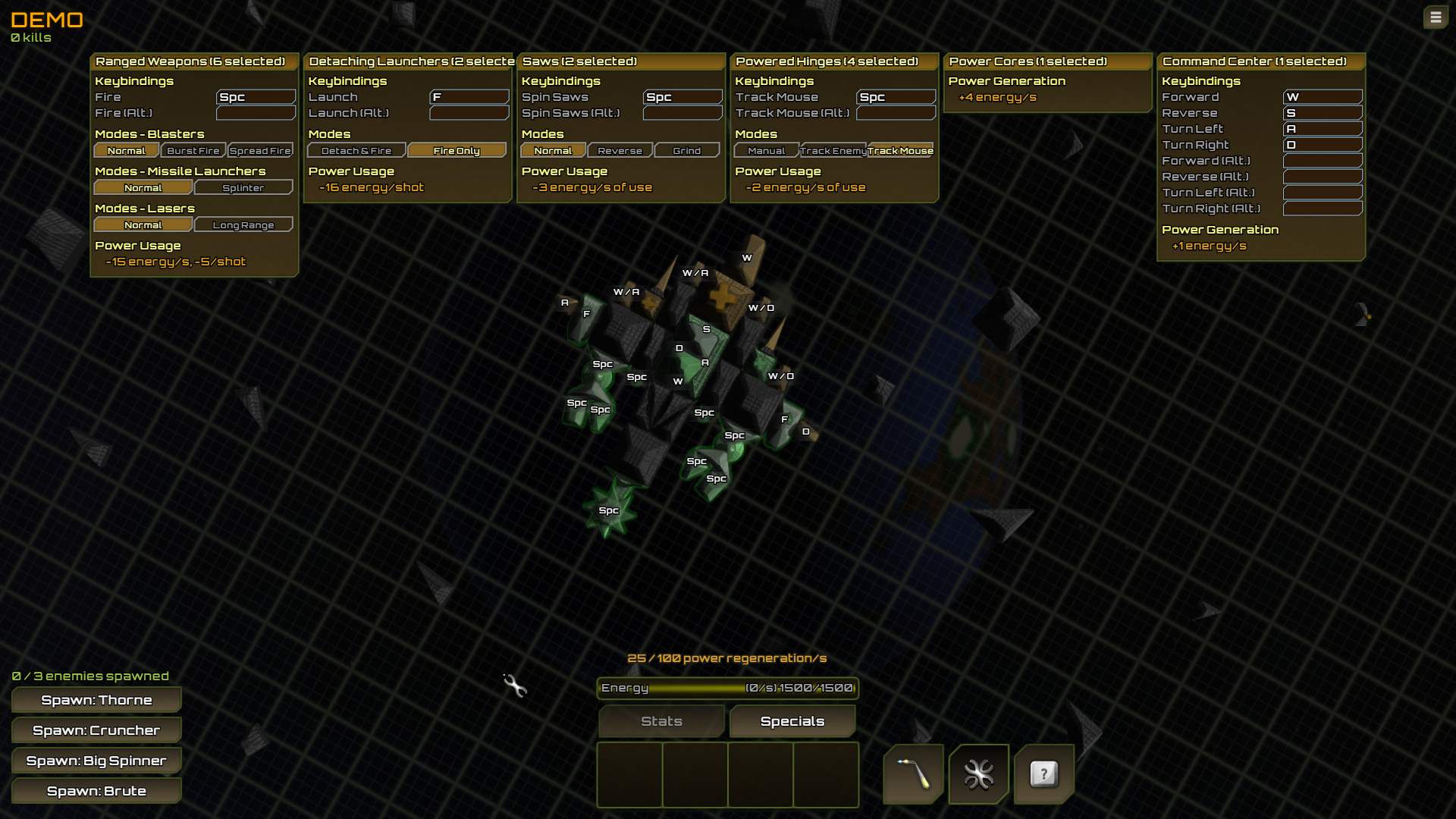Screen dimensions: 1456x819
Task: Spawn a Thorne enemy
Action: click(x=96, y=700)
